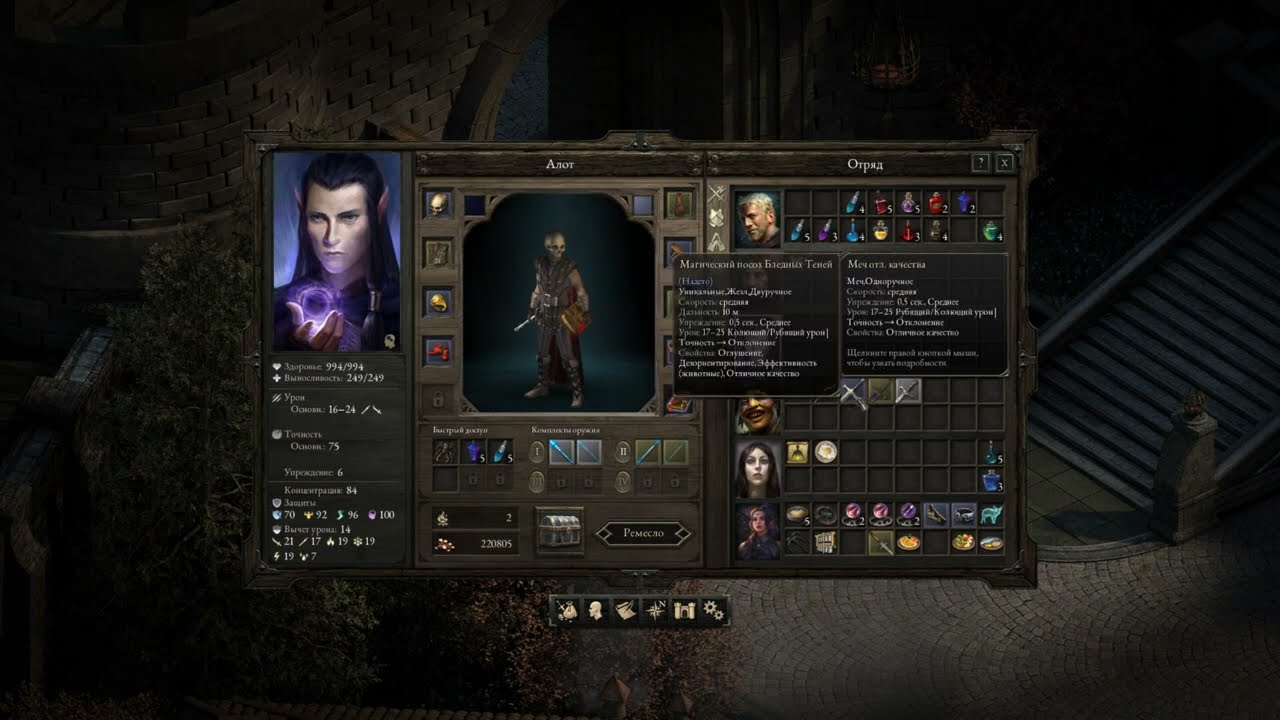1280x720 pixels.
Task: Select the green potion in top party row
Action: (991, 232)
